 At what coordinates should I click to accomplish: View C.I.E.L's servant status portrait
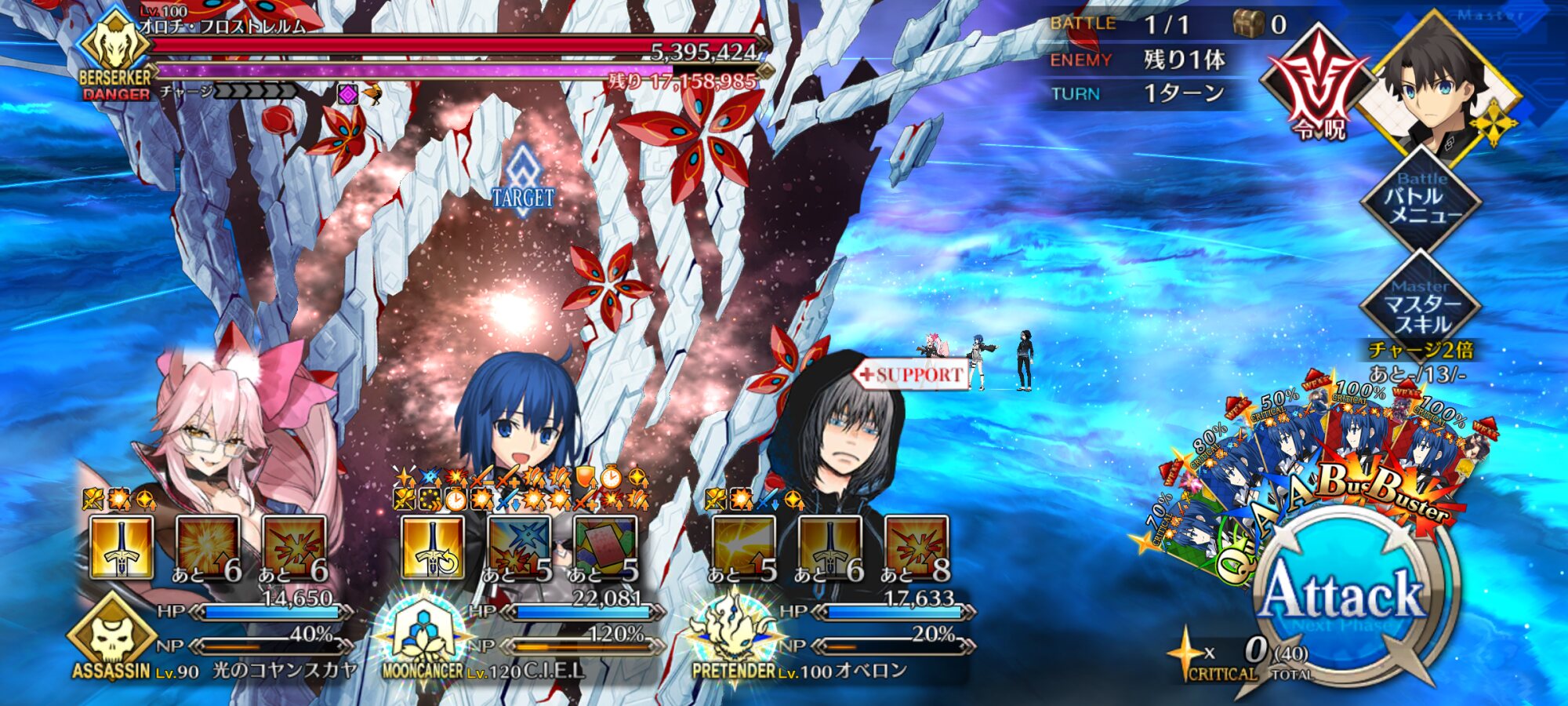tap(517, 424)
